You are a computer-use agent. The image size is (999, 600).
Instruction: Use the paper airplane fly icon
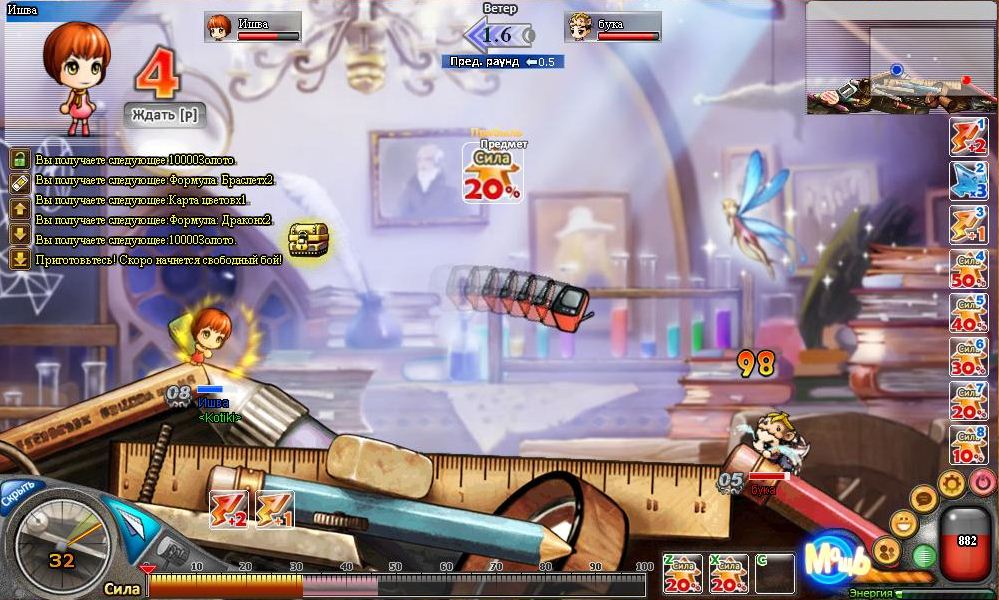pyautogui.click(x=130, y=521)
